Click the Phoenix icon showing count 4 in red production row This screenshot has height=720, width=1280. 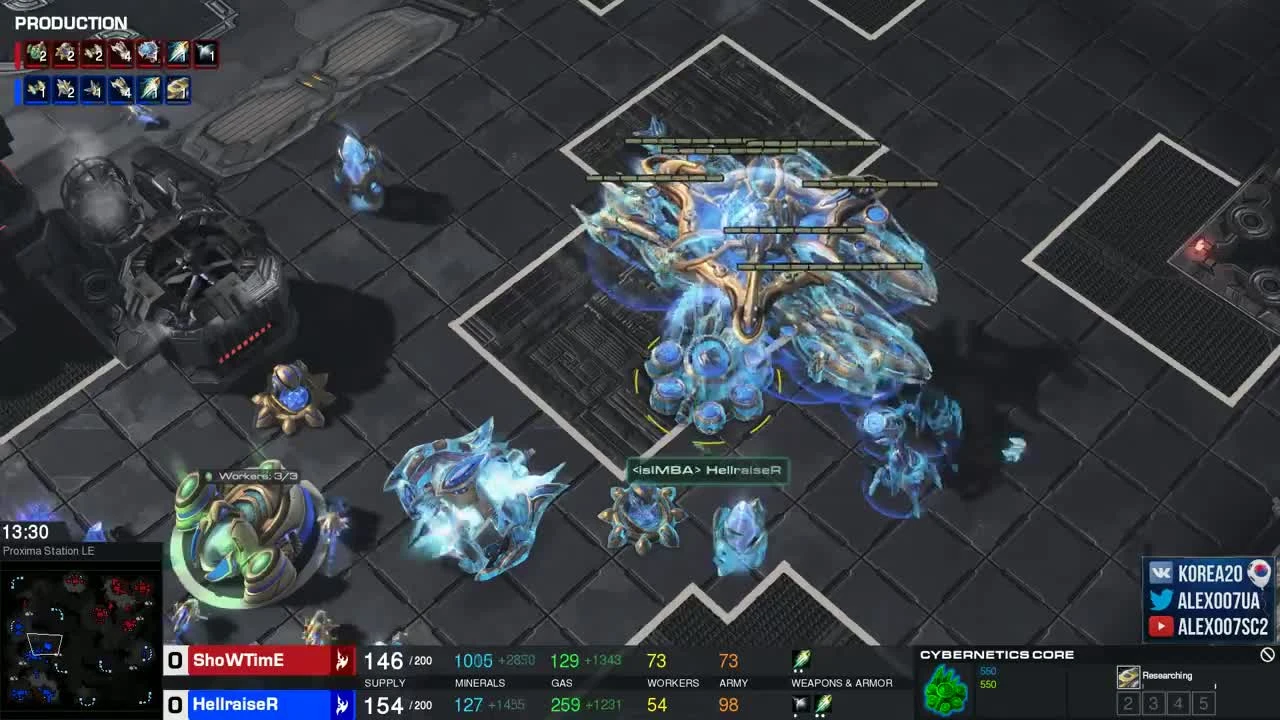(x=120, y=55)
